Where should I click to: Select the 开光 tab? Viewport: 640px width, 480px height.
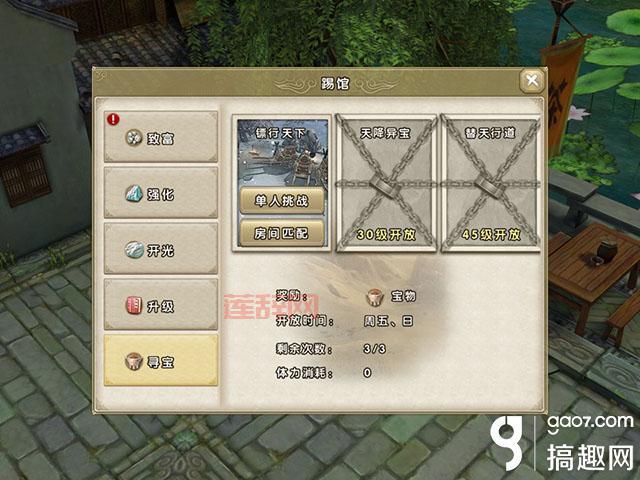click(161, 250)
